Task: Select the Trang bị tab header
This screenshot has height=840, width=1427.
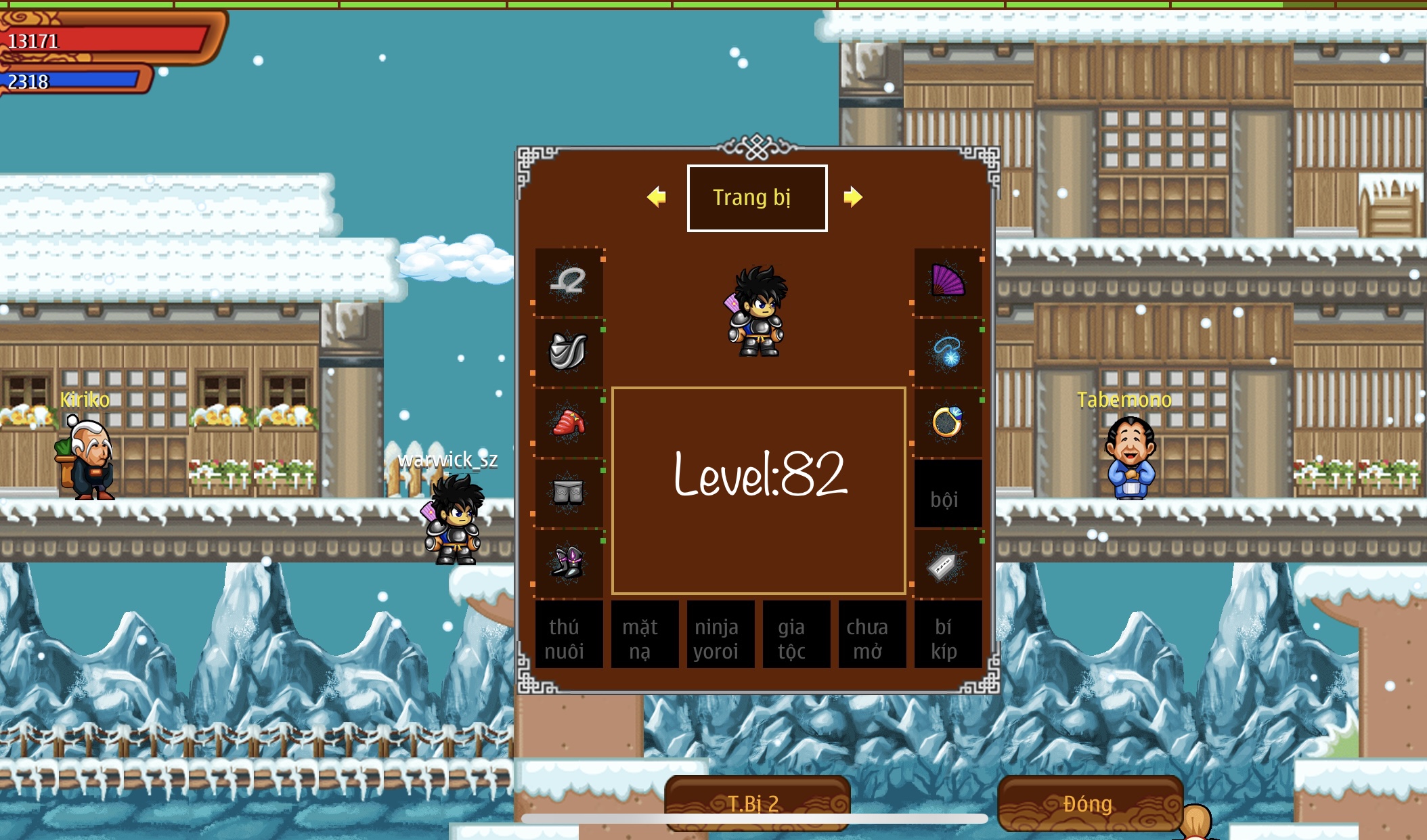Action: (x=757, y=198)
